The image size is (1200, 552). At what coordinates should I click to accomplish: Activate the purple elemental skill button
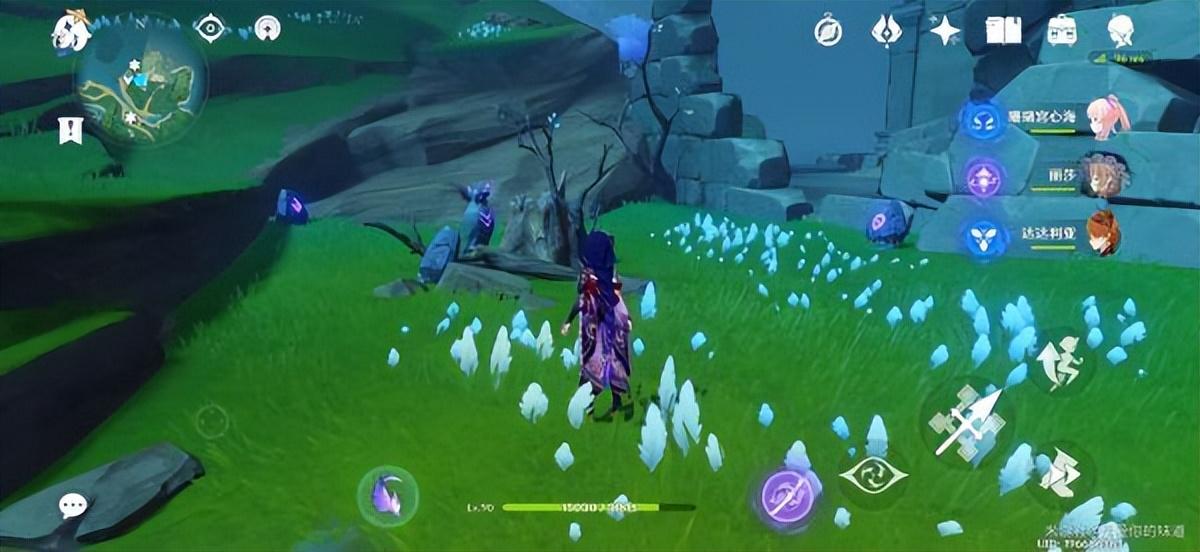pyautogui.click(x=785, y=496)
